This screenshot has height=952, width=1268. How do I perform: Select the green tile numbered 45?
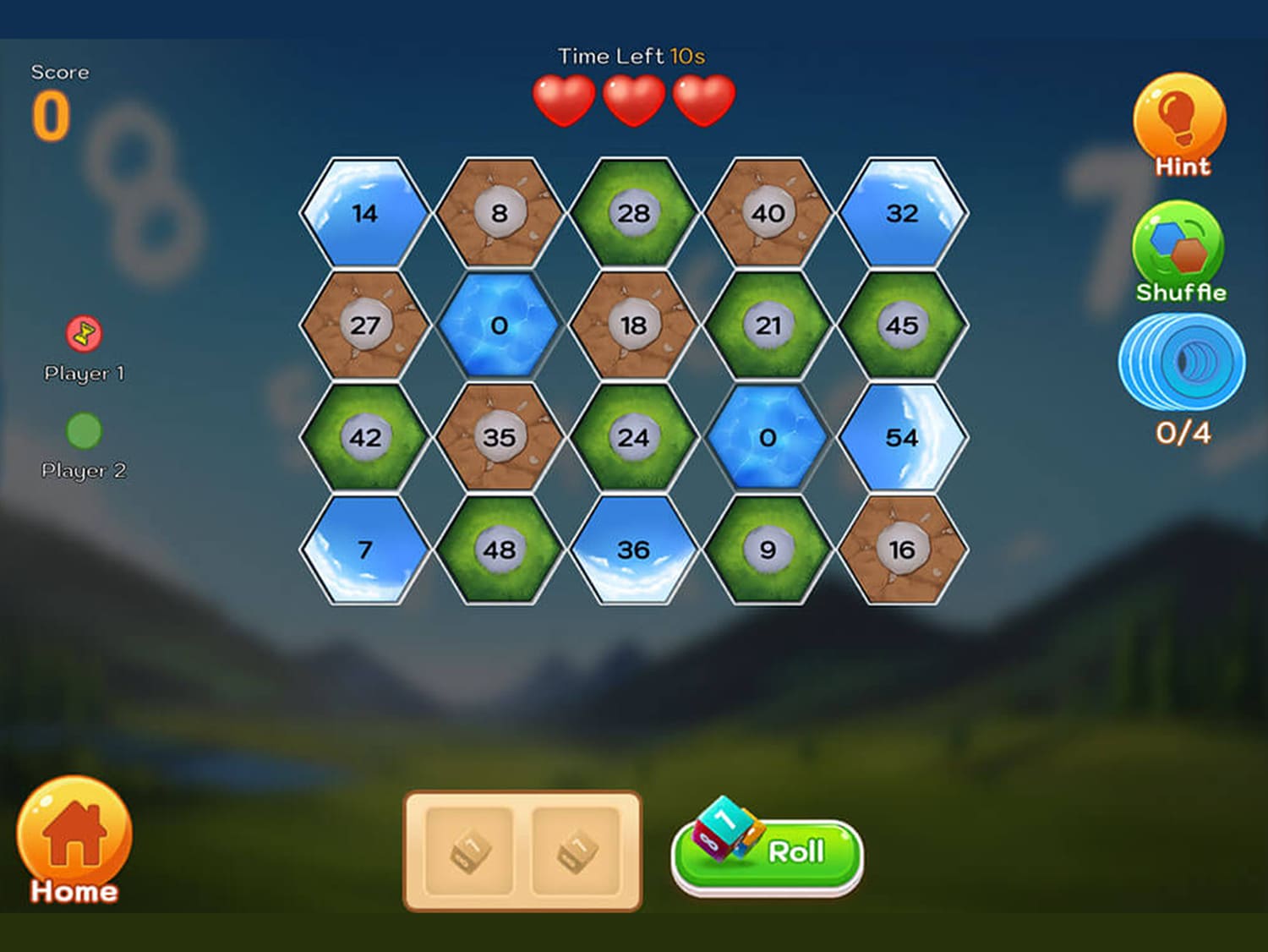coord(902,326)
